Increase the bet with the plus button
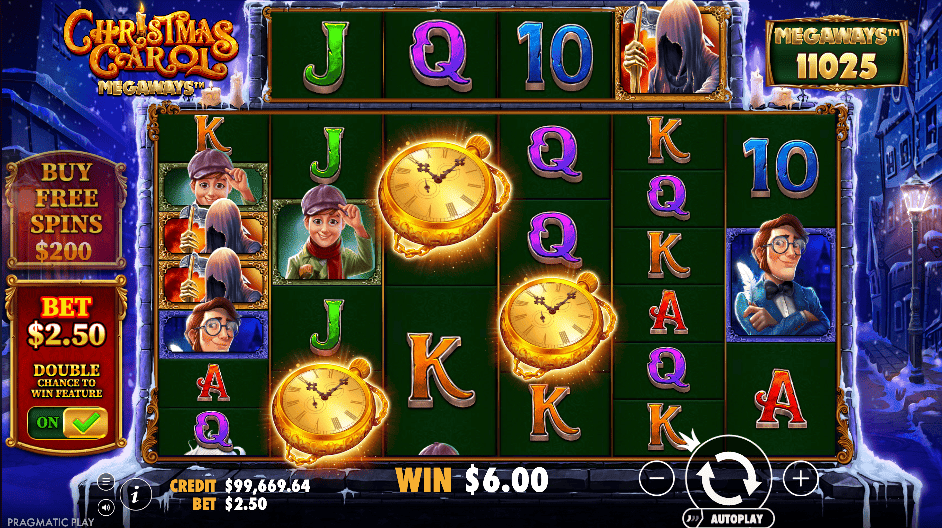 (800, 479)
